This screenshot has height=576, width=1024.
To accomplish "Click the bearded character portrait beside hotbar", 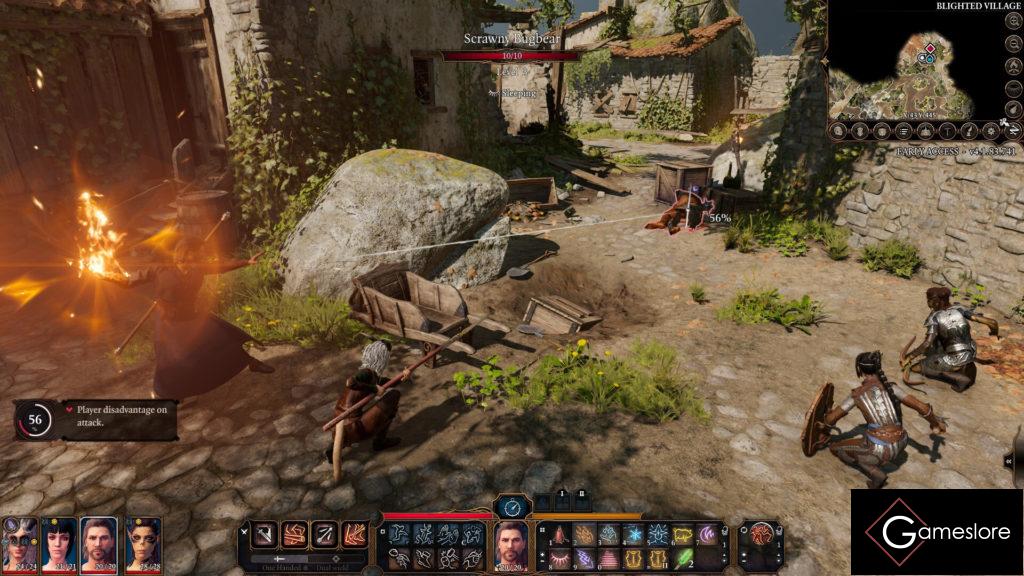I will tap(512, 543).
